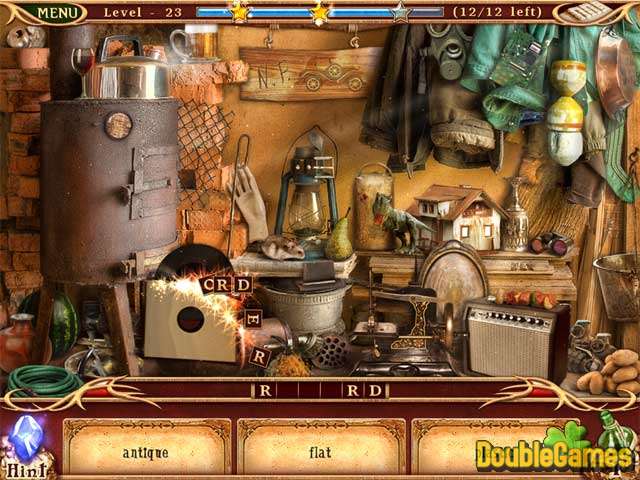
Task: Choose the 'flat' word clue panel
Action: pyautogui.click(x=320, y=451)
